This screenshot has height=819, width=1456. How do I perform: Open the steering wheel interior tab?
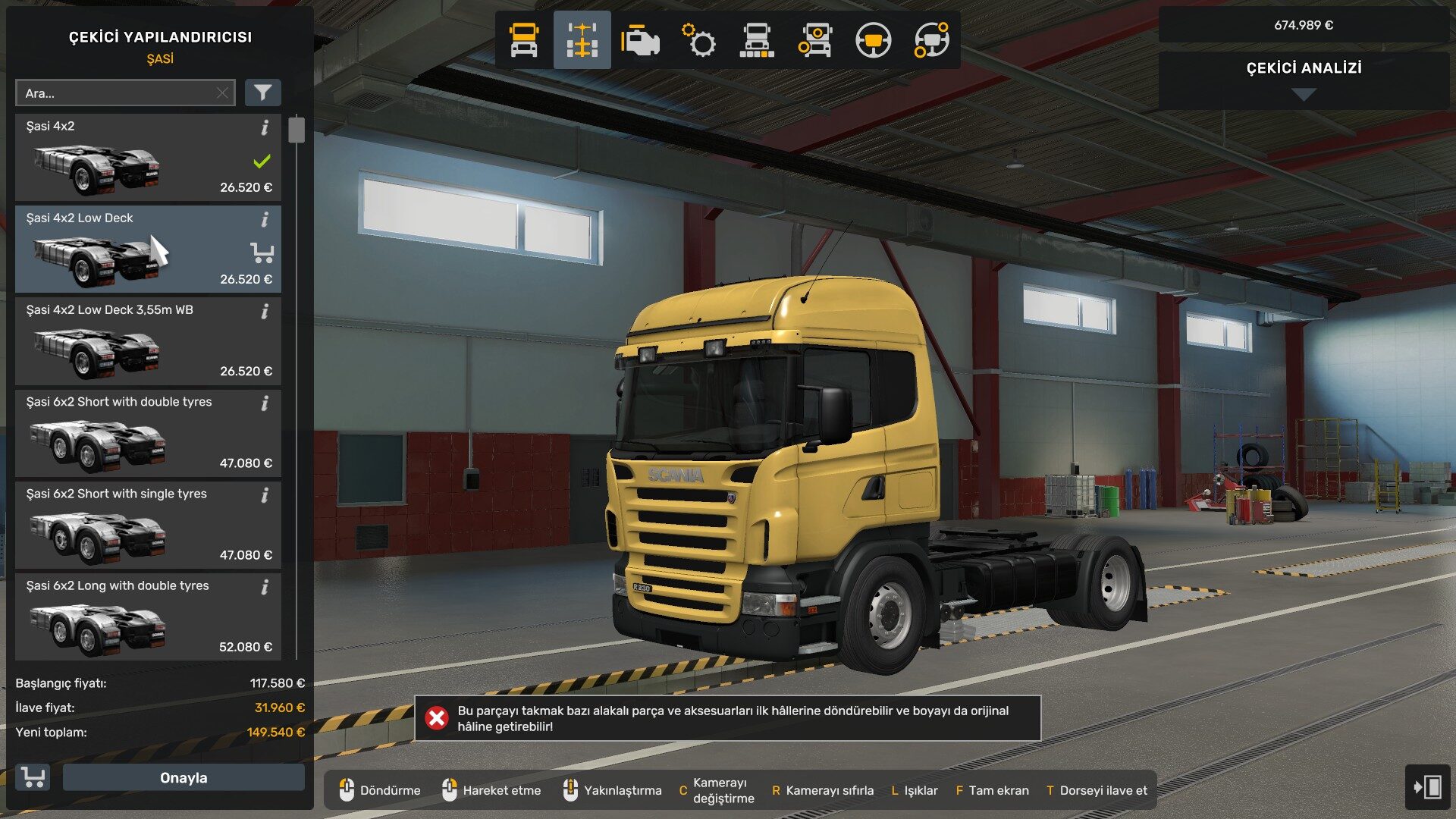pos(873,40)
